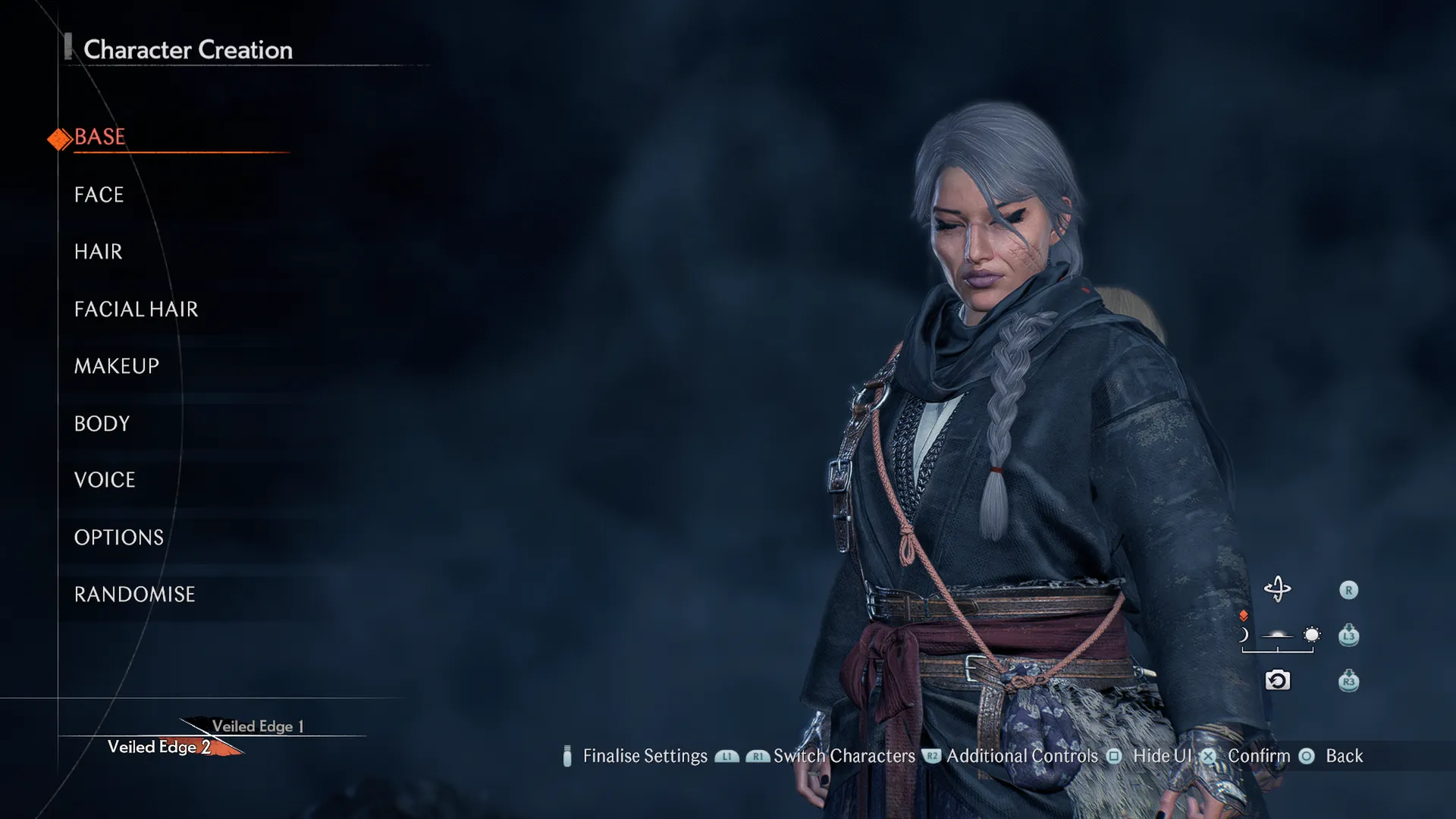Screen dimensions: 1456x819
Task: Confirm the current selection
Action: [x=1258, y=756]
